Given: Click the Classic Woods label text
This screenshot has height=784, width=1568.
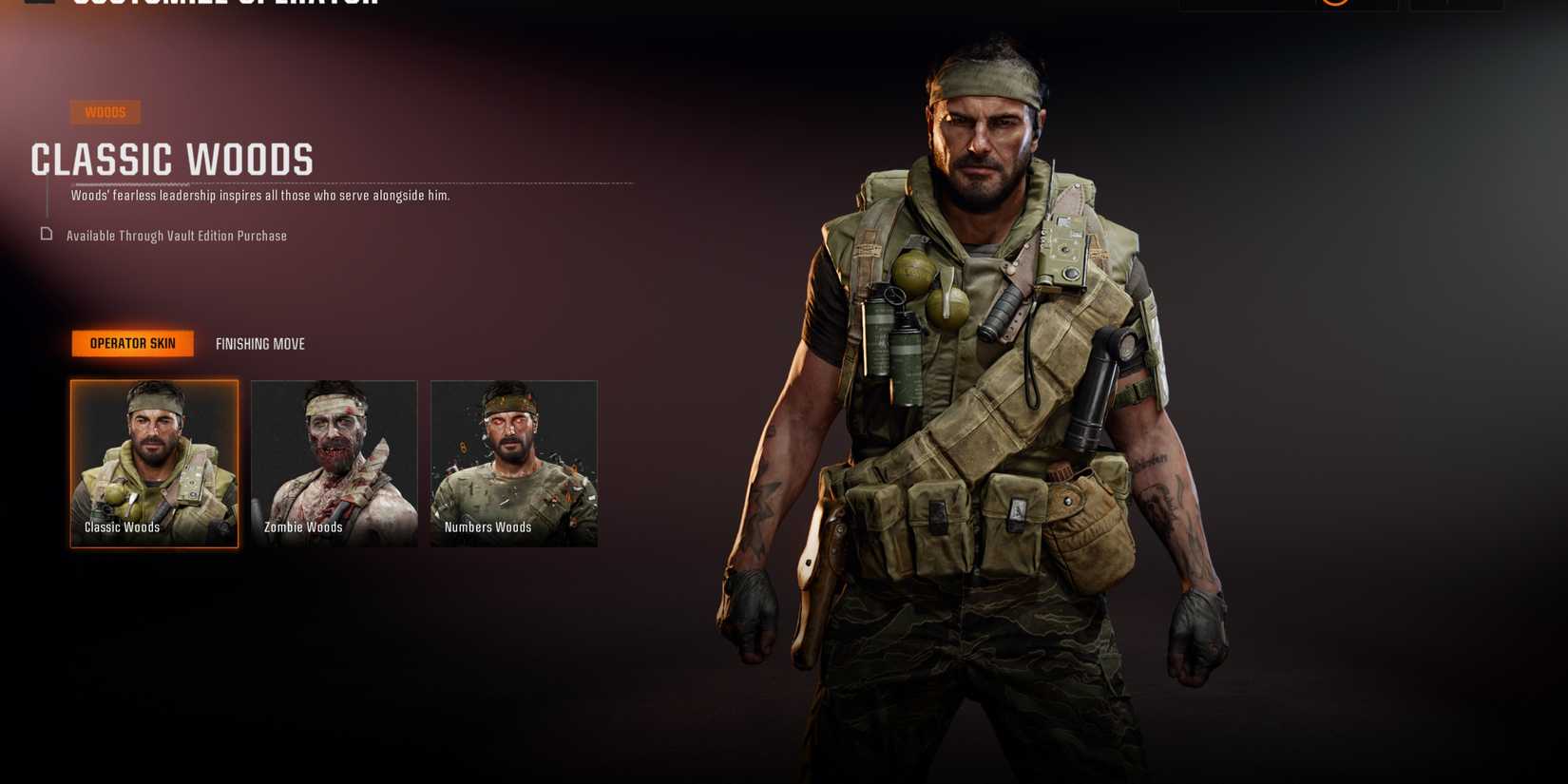Looking at the screenshot, I should 122,526.
